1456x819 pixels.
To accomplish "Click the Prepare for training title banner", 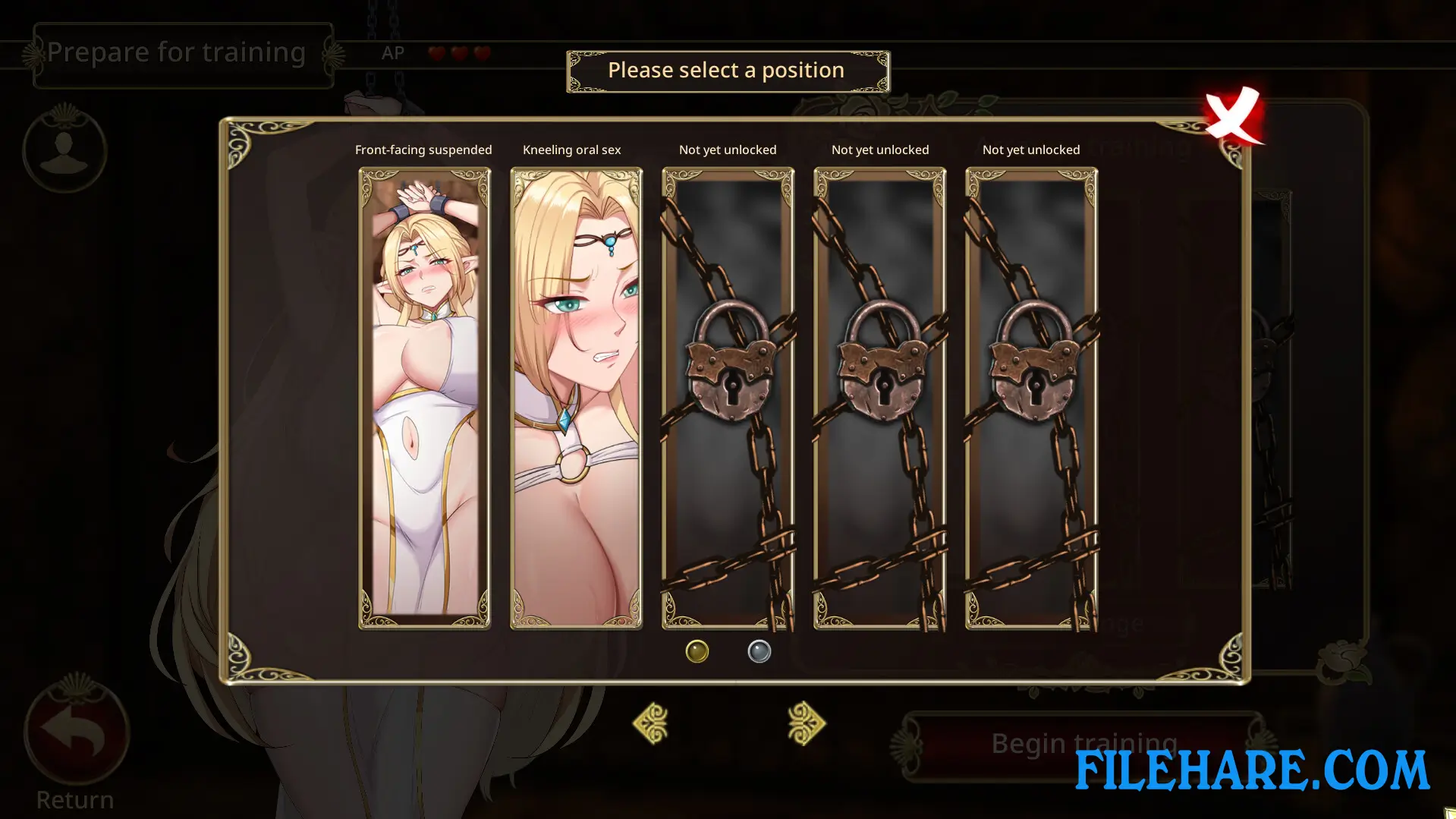I will pyautogui.click(x=178, y=52).
